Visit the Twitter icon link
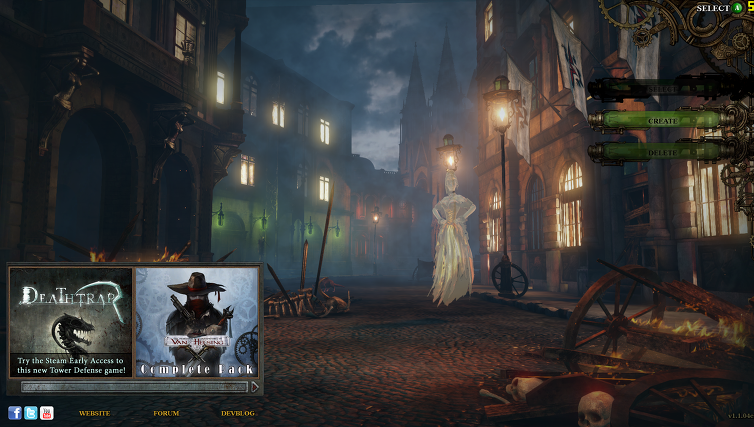Screen dimensions: 754x427 point(31,413)
